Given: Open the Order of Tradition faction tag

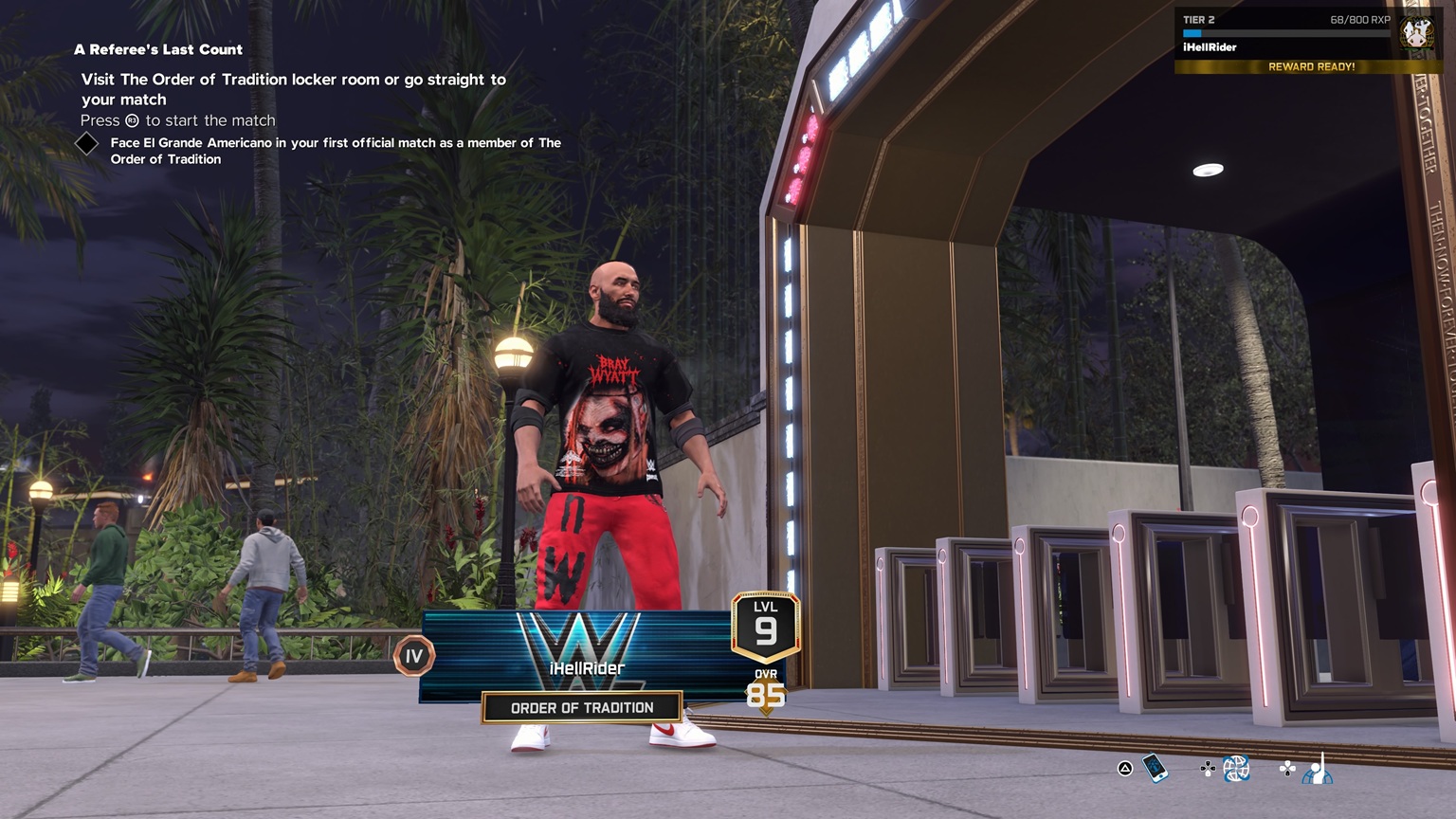Looking at the screenshot, I should click(x=582, y=708).
